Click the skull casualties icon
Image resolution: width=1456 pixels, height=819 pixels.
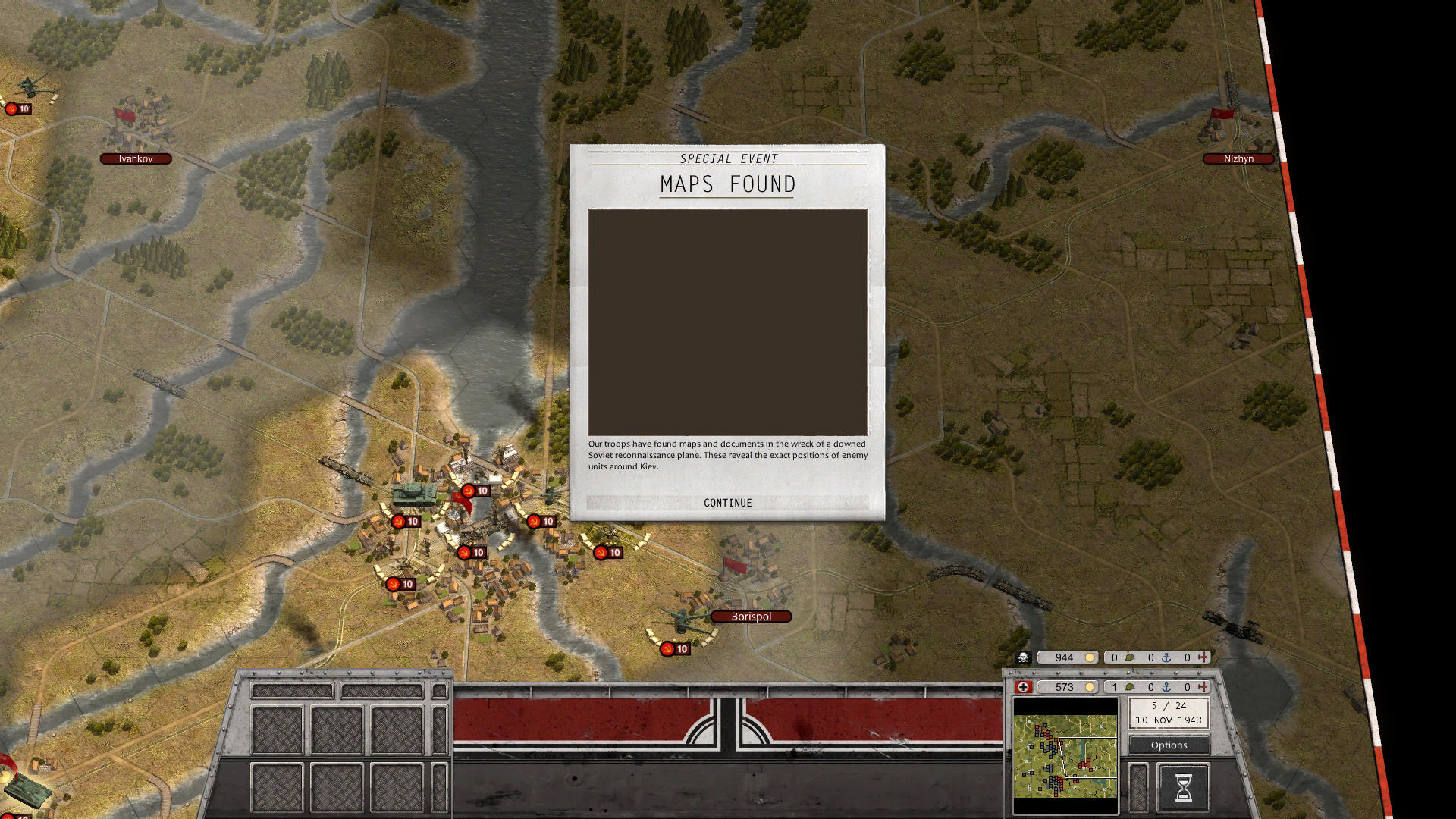click(1024, 657)
